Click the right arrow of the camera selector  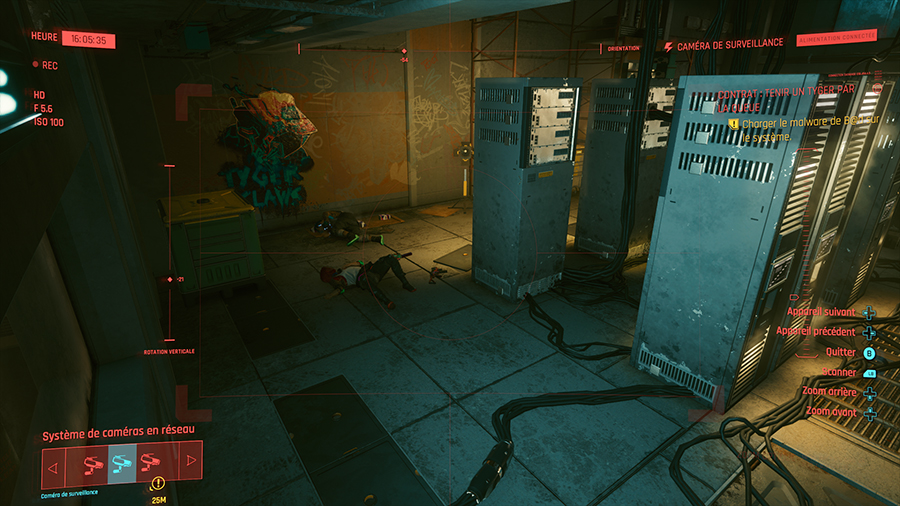(190, 463)
